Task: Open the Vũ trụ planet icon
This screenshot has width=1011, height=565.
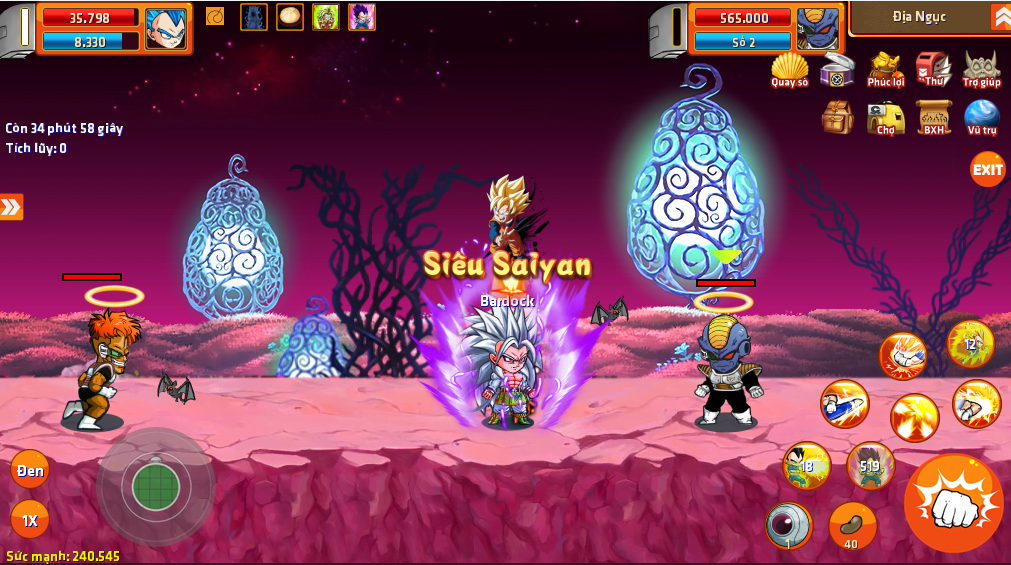Action: (x=982, y=117)
